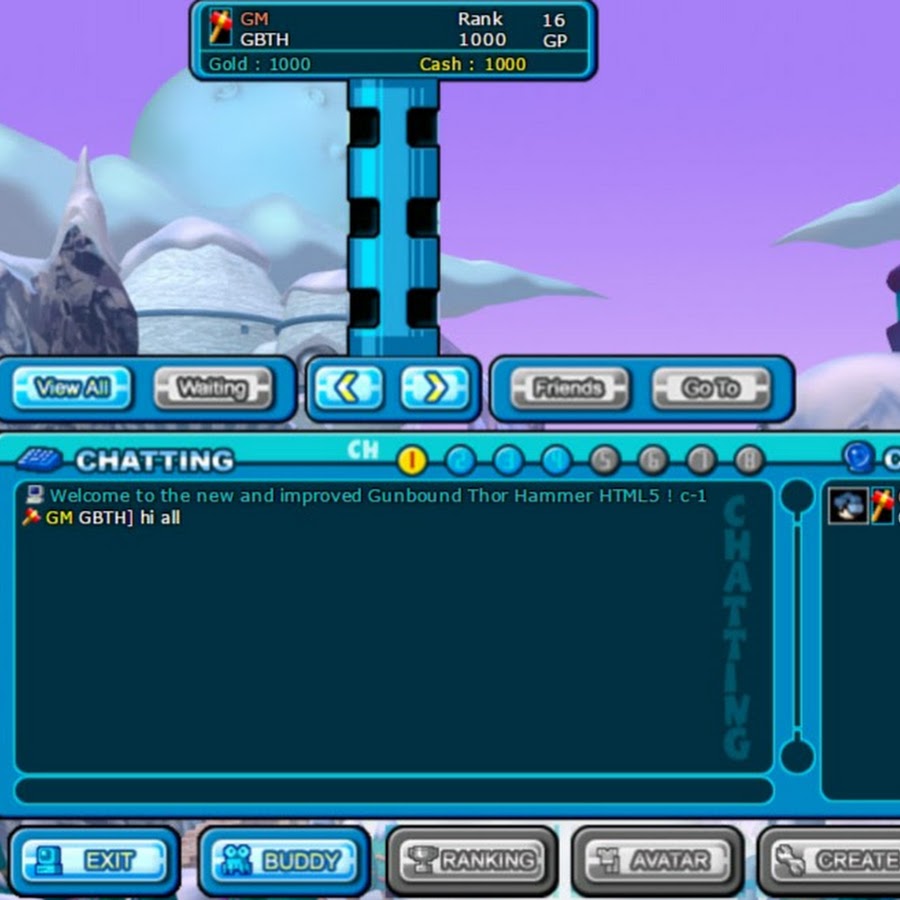Screen dimensions: 900x900
Task: Filter rooms by Friends
Action: pos(569,388)
